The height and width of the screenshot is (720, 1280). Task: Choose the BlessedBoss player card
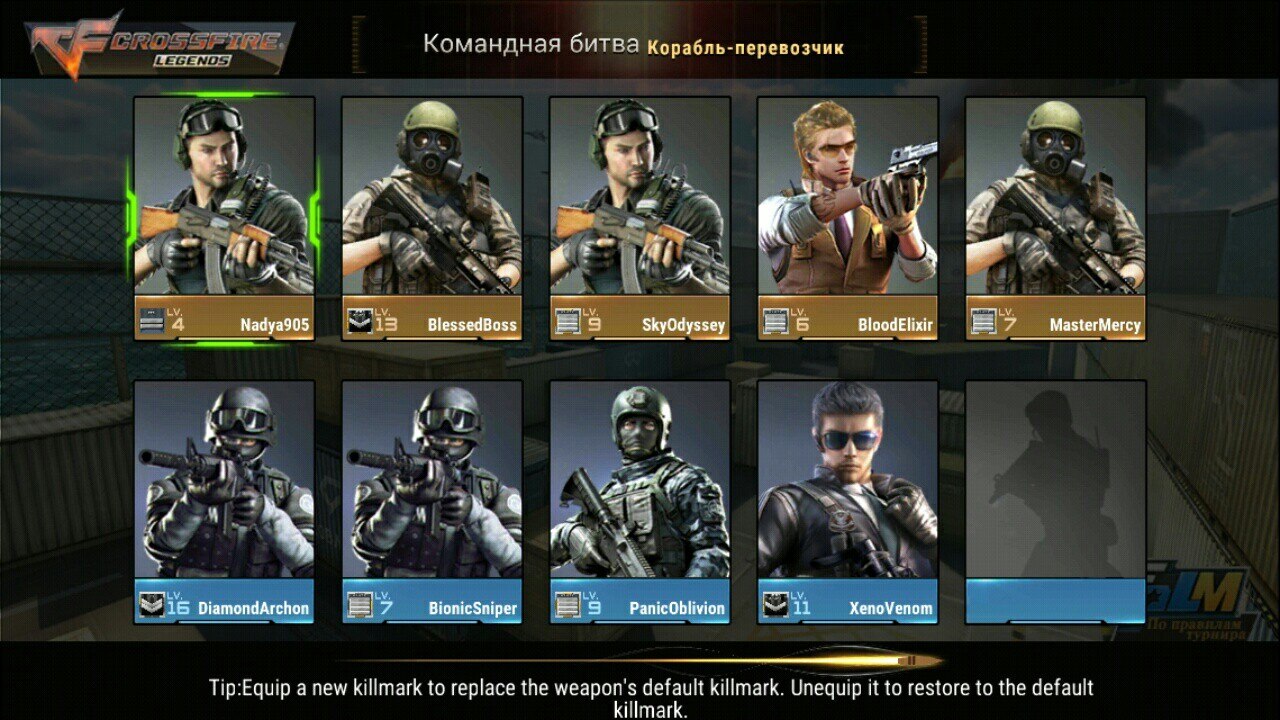pos(432,218)
